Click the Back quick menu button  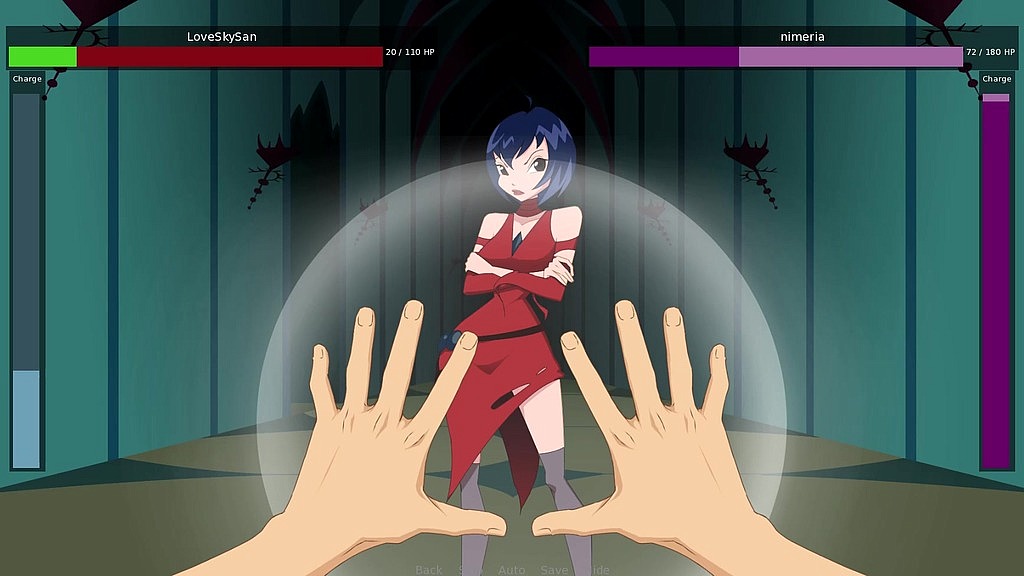tap(428, 569)
